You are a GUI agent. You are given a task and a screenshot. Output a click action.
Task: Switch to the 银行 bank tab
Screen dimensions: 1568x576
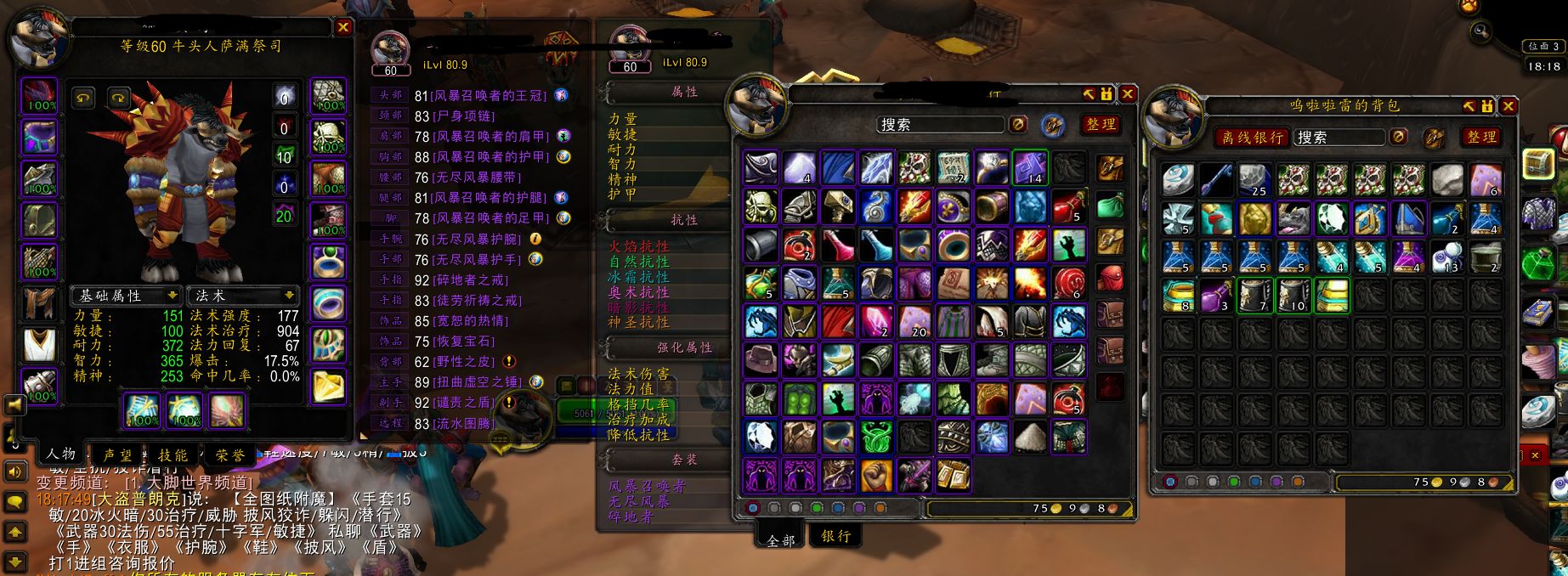coord(835,535)
